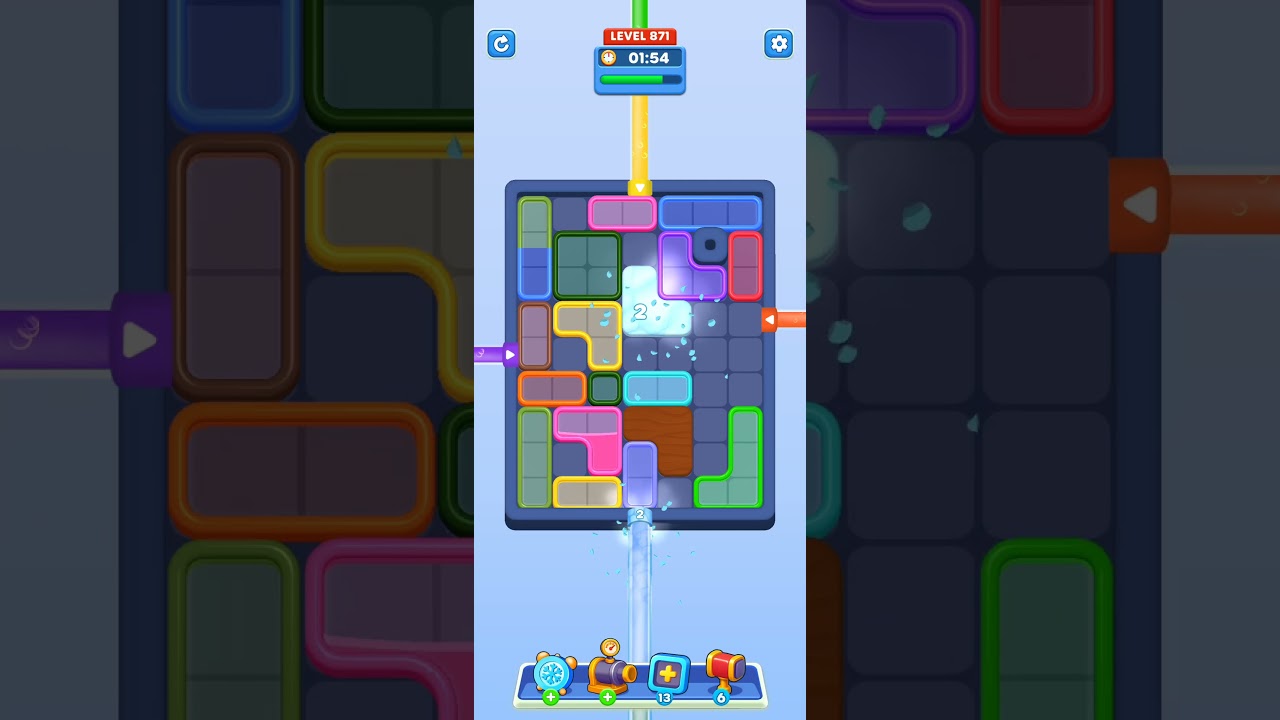Open the settings gear

click(x=779, y=44)
